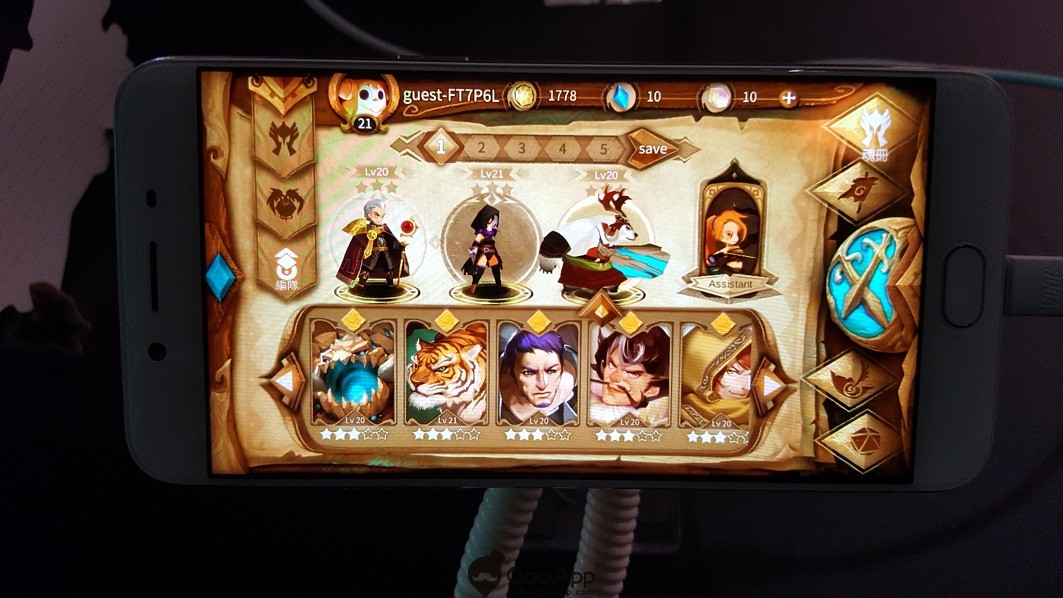1063x598 pixels.
Task: Switch to team preset 4
Action: 563,148
